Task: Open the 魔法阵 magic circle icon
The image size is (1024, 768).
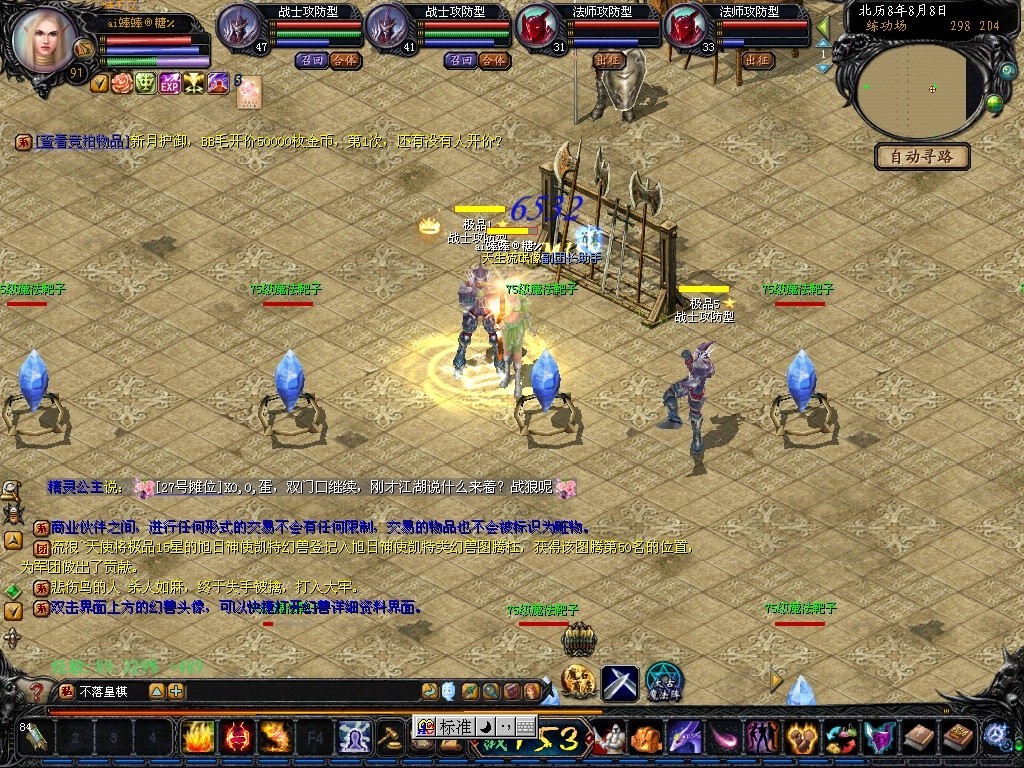Action: pos(663,682)
